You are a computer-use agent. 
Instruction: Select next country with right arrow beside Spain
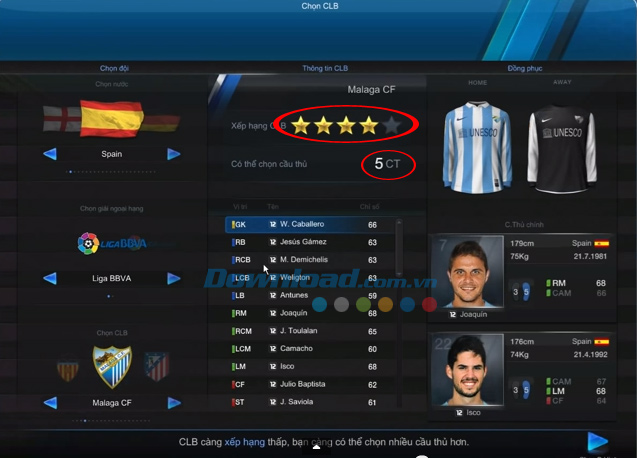174,154
